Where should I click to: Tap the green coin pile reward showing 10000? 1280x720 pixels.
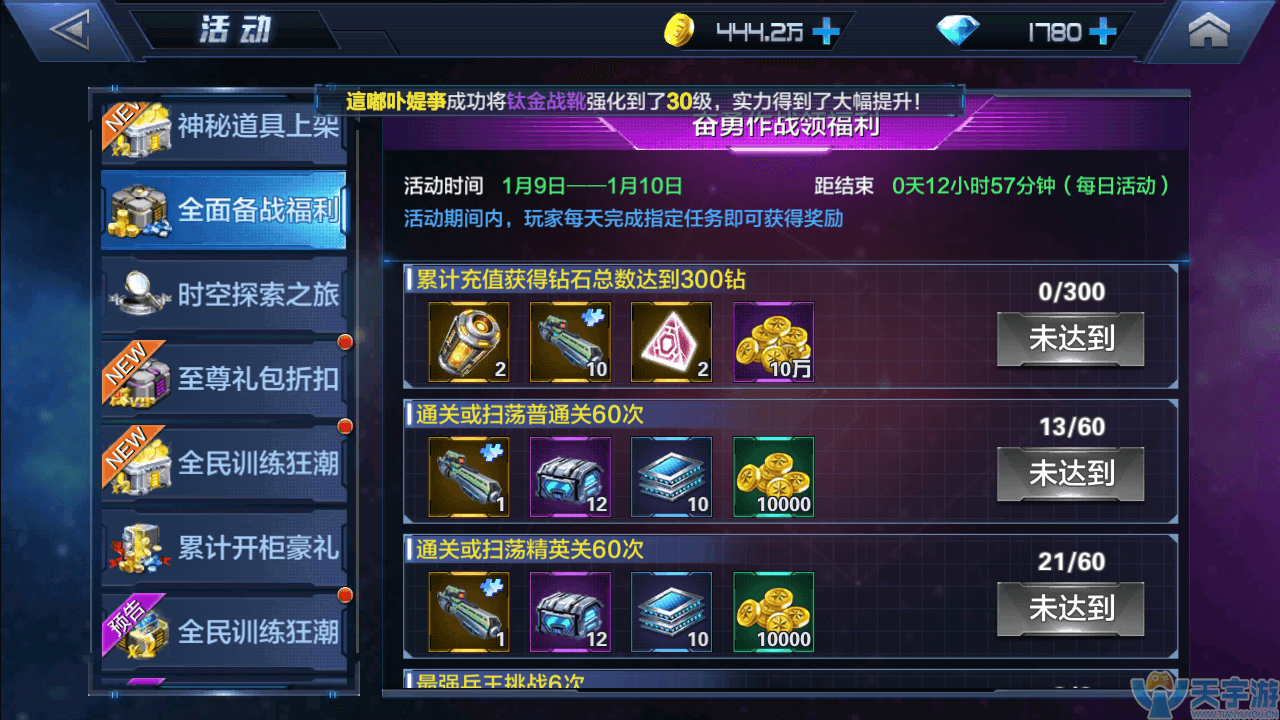point(772,478)
